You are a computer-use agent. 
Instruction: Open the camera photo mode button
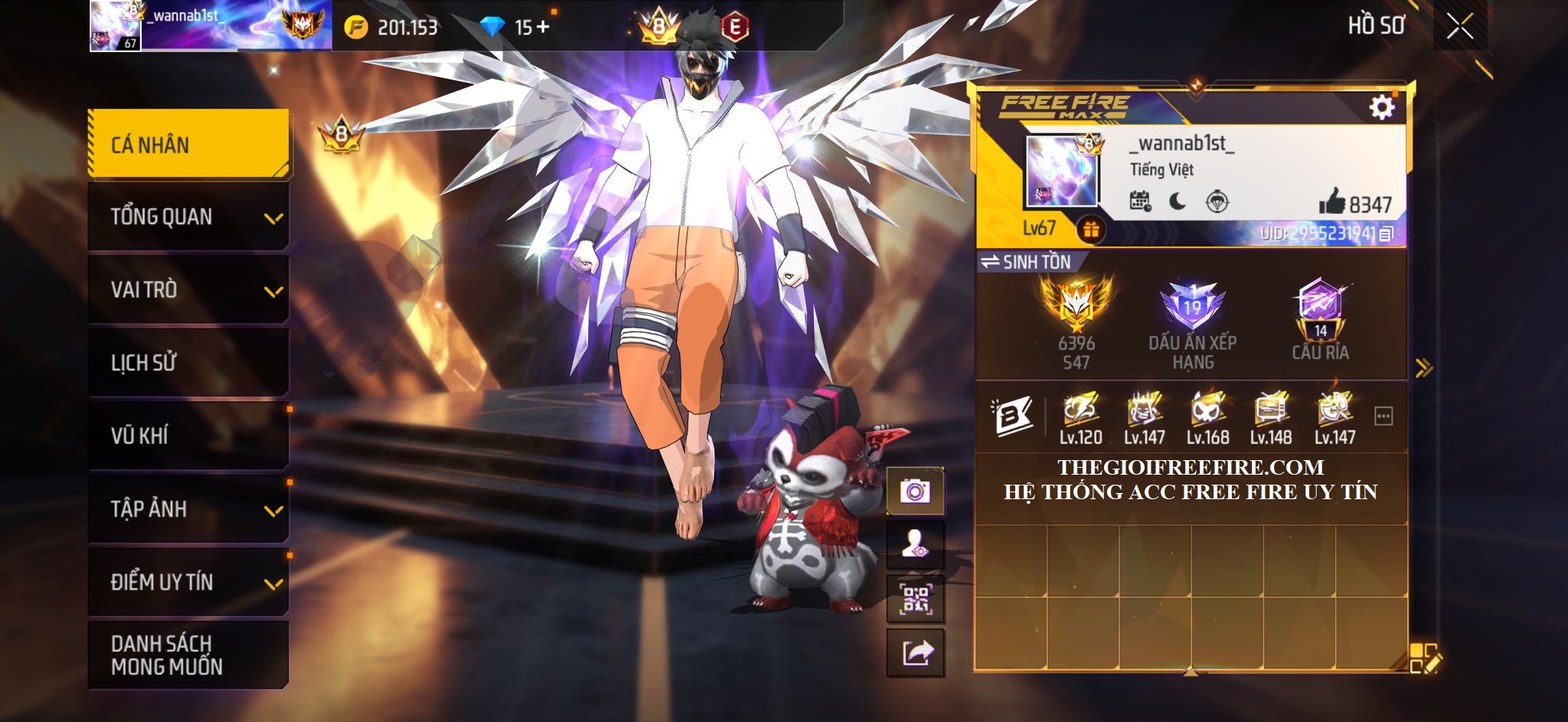(915, 491)
